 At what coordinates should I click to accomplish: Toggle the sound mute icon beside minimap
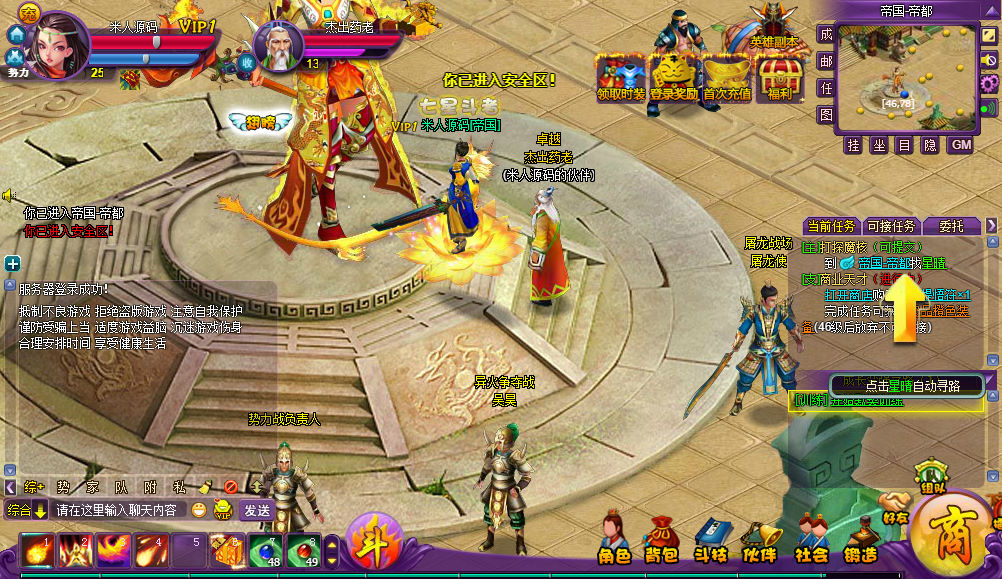click(x=990, y=60)
